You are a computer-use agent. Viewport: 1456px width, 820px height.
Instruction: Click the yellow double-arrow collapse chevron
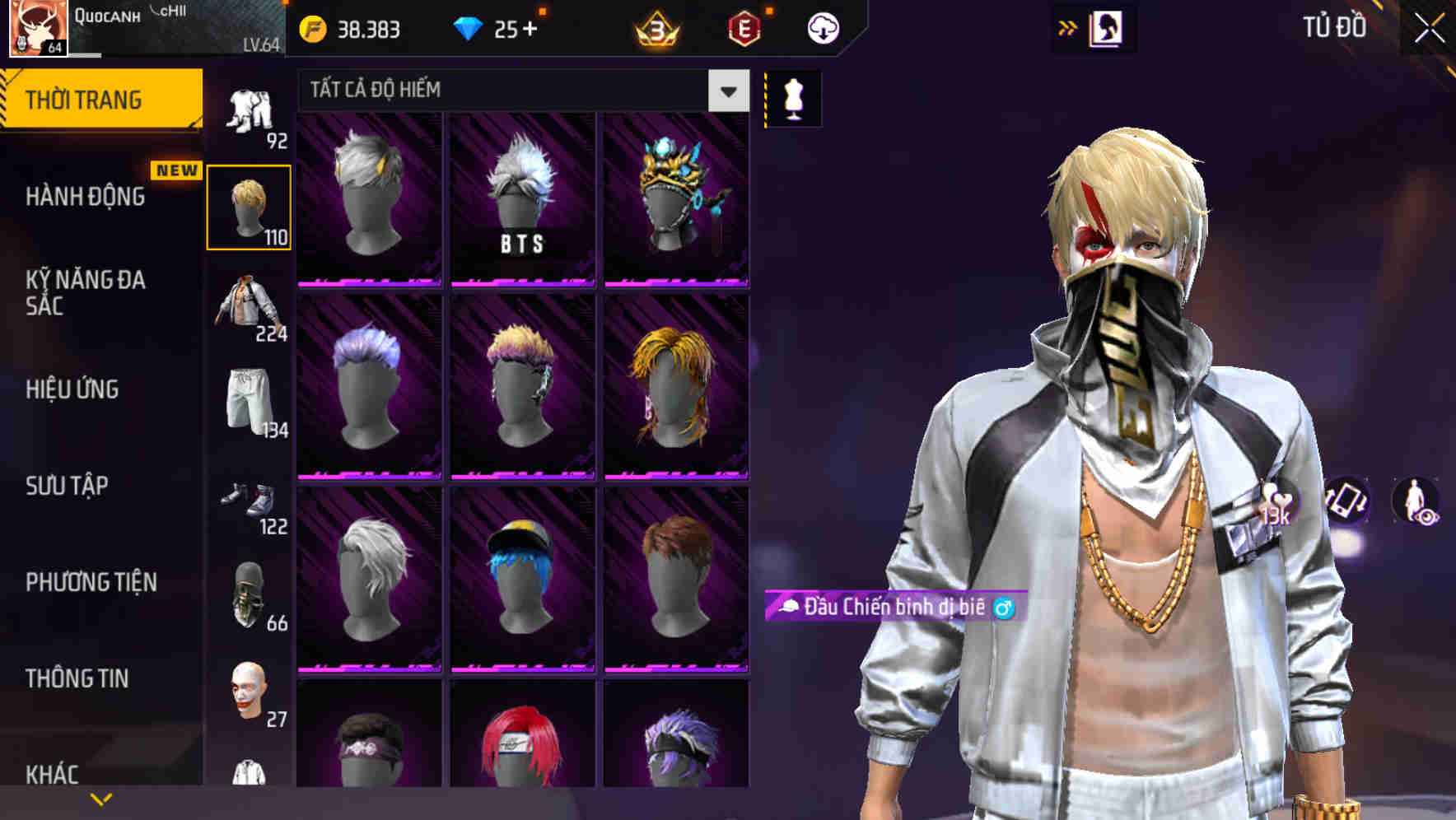click(1066, 26)
